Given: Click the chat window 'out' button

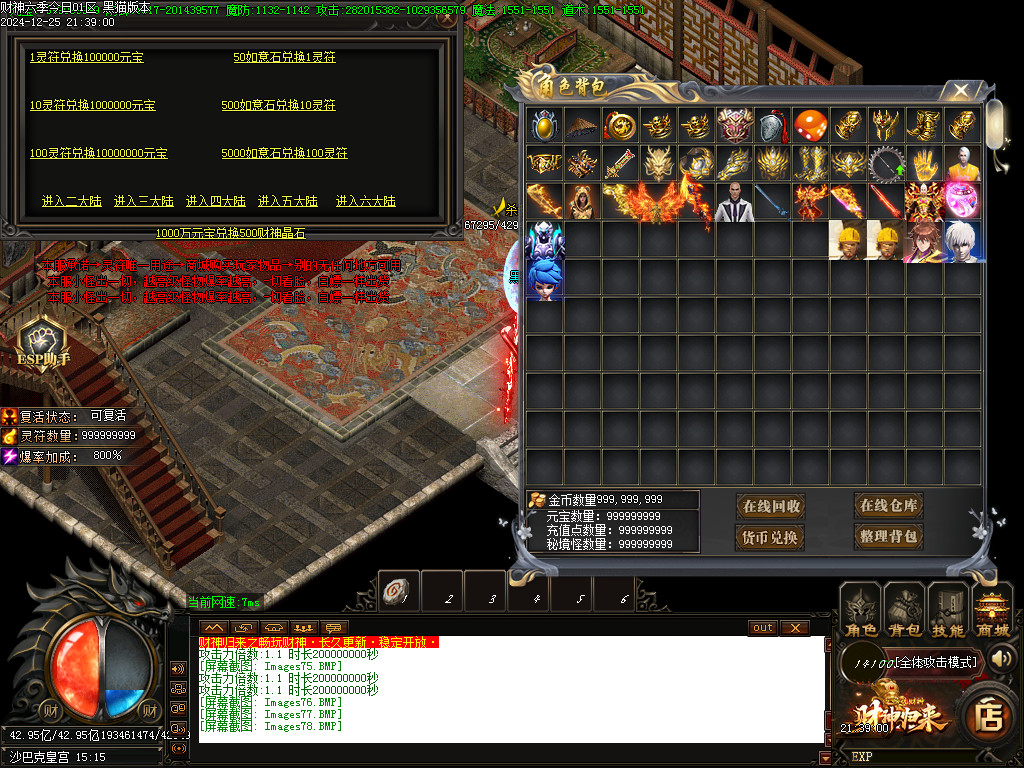Looking at the screenshot, I should 763,627.
